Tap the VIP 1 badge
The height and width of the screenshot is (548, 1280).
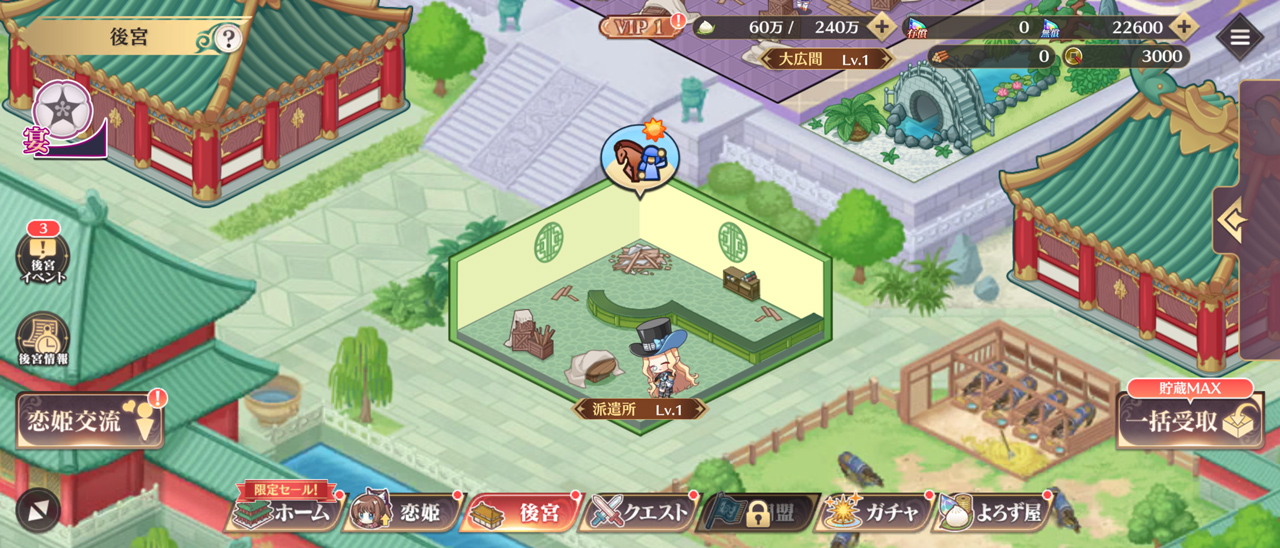coord(638,27)
